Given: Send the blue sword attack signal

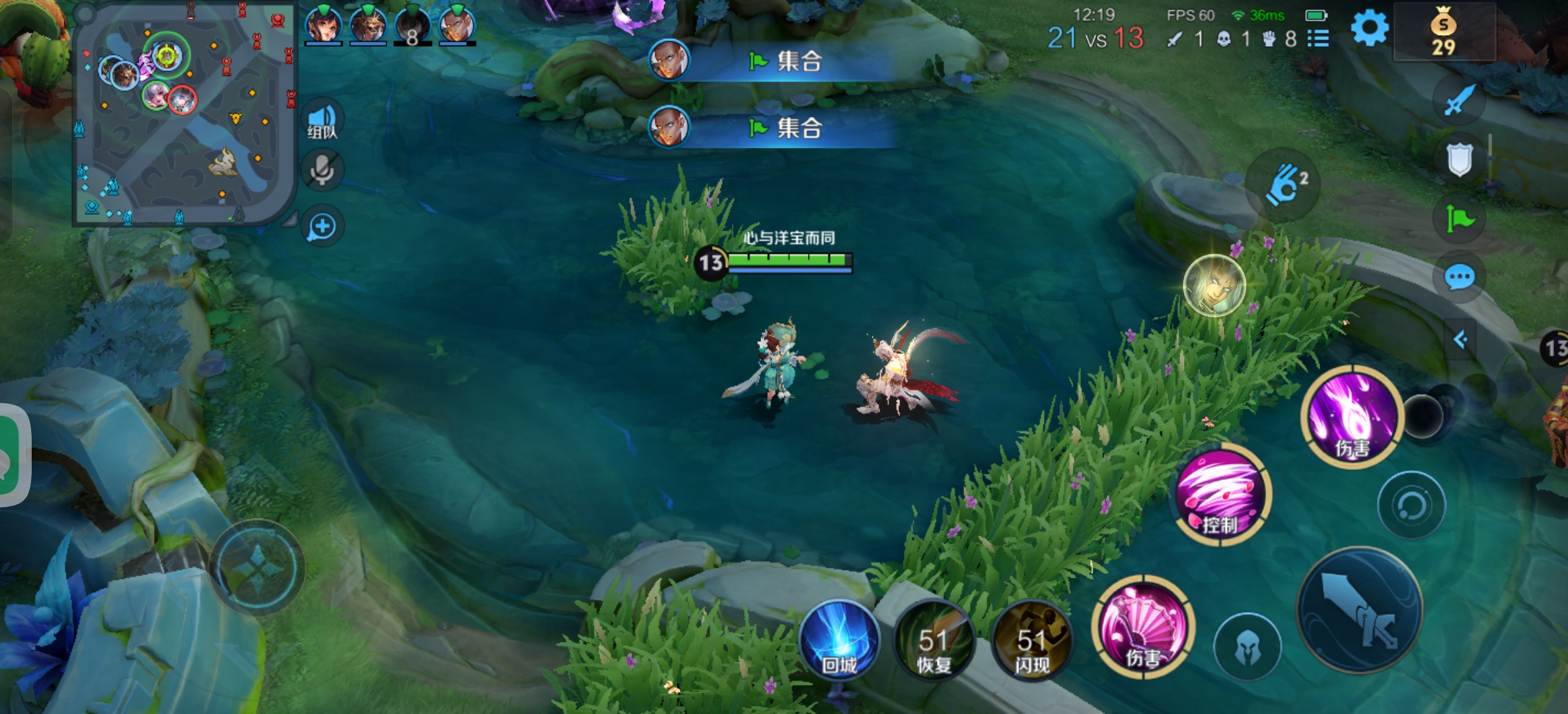Looking at the screenshot, I should pyautogui.click(x=1459, y=100).
